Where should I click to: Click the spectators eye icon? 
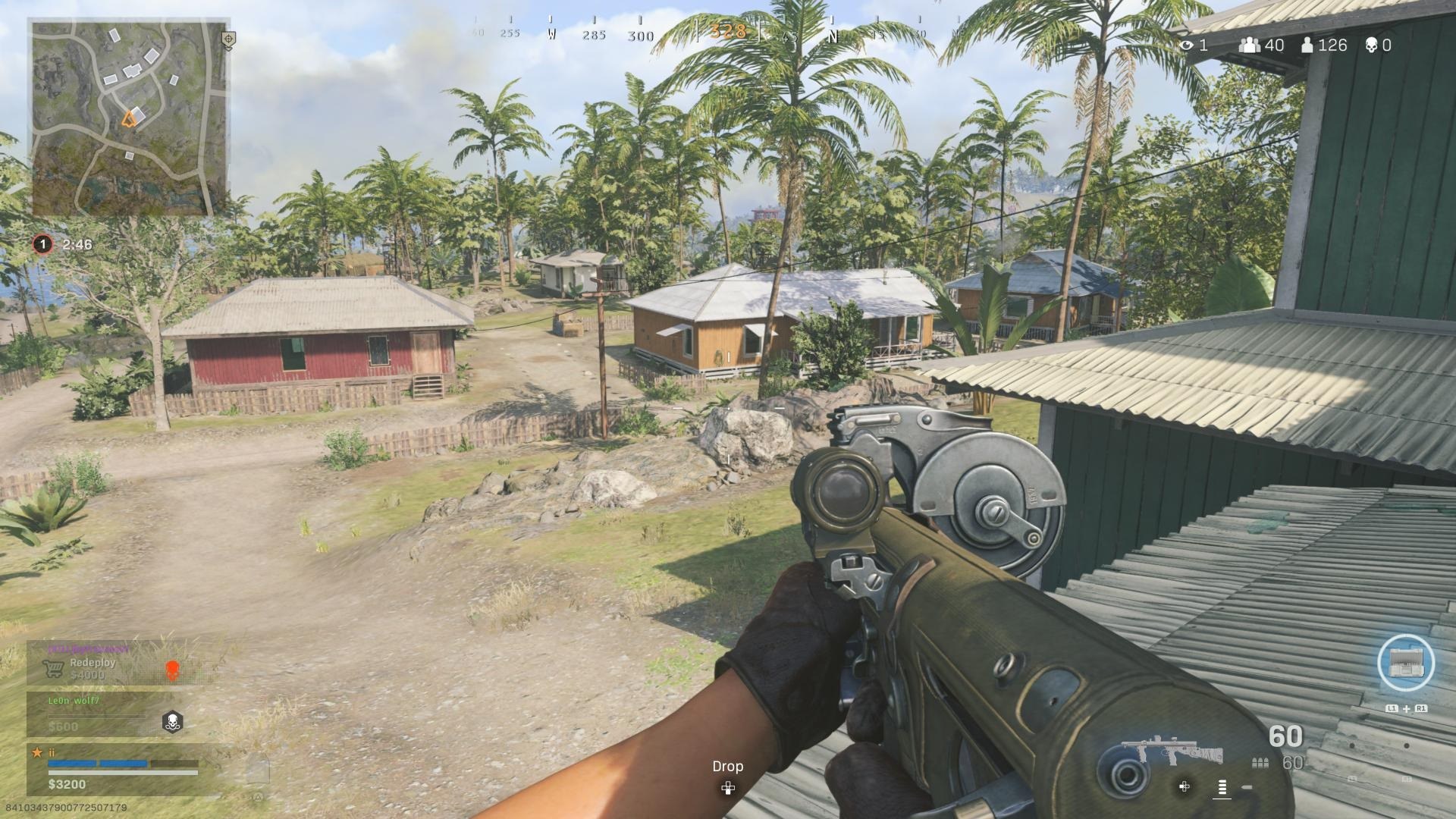point(1187,45)
